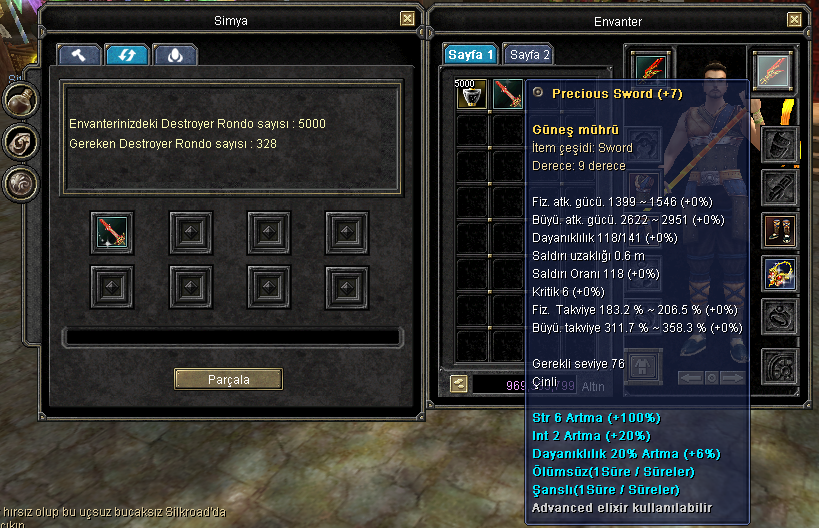Pick the Precious Sword in the inventory
The image size is (819, 528).
507,95
